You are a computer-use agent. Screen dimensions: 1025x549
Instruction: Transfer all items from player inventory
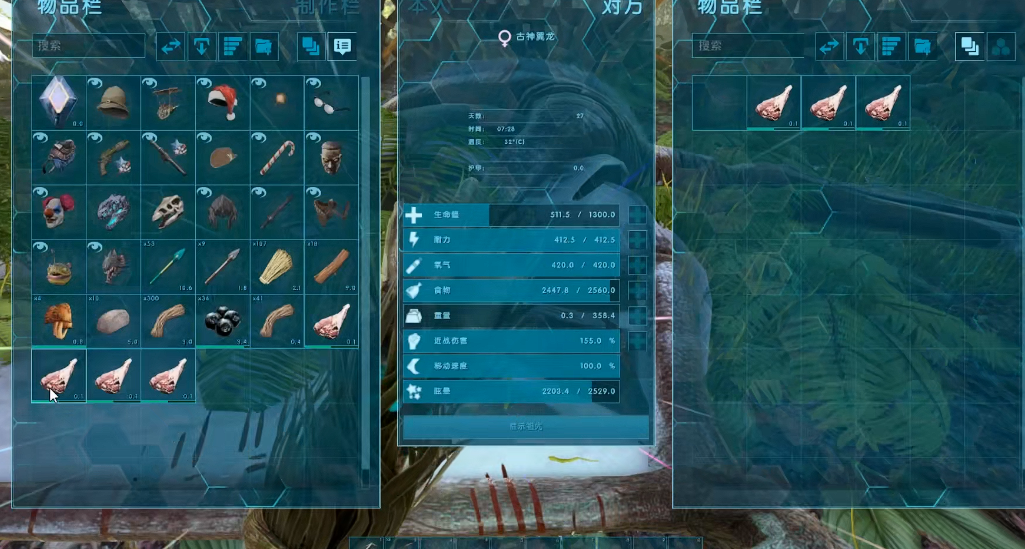coord(171,46)
